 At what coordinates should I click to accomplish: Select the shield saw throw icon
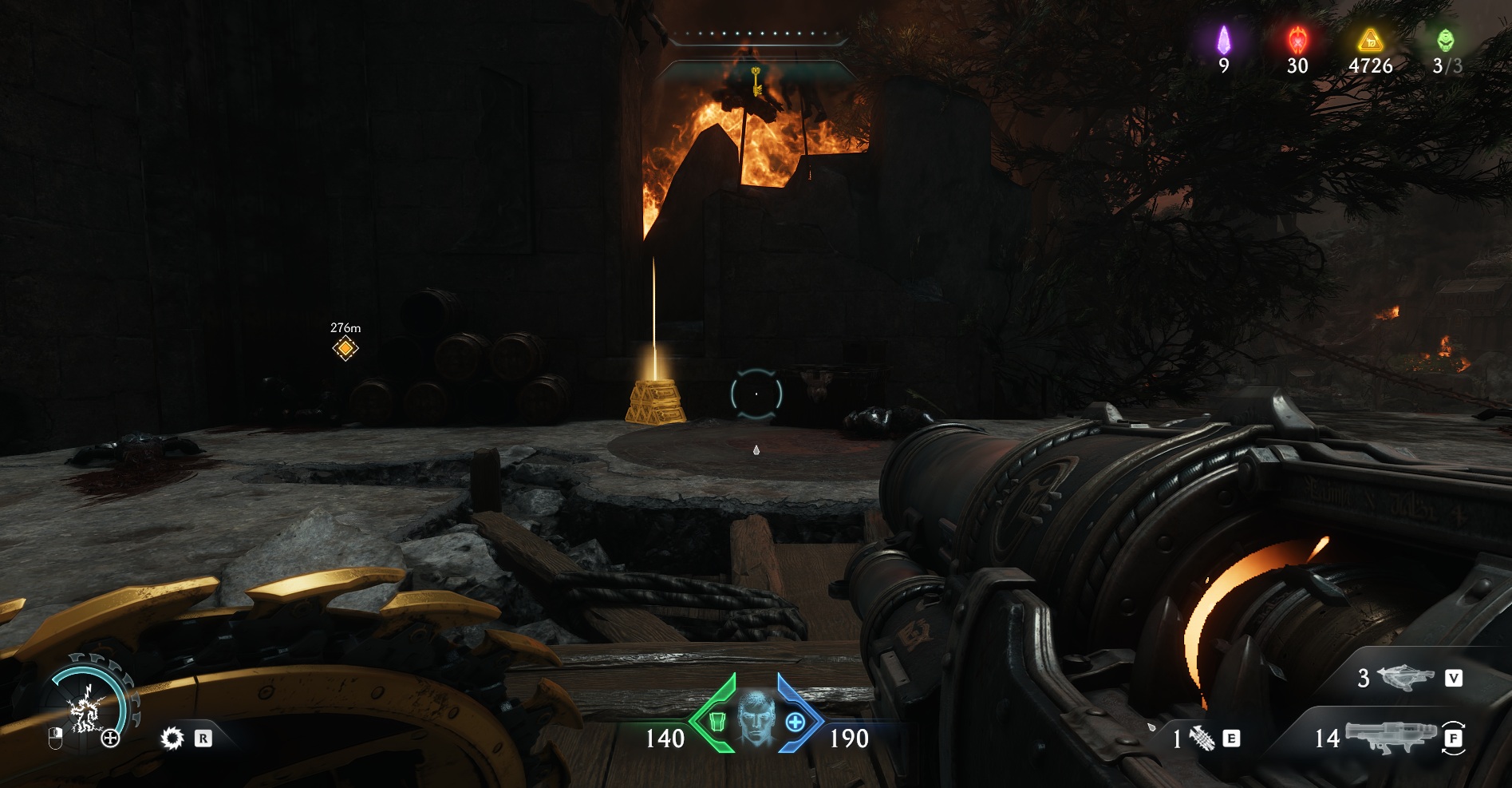172,739
